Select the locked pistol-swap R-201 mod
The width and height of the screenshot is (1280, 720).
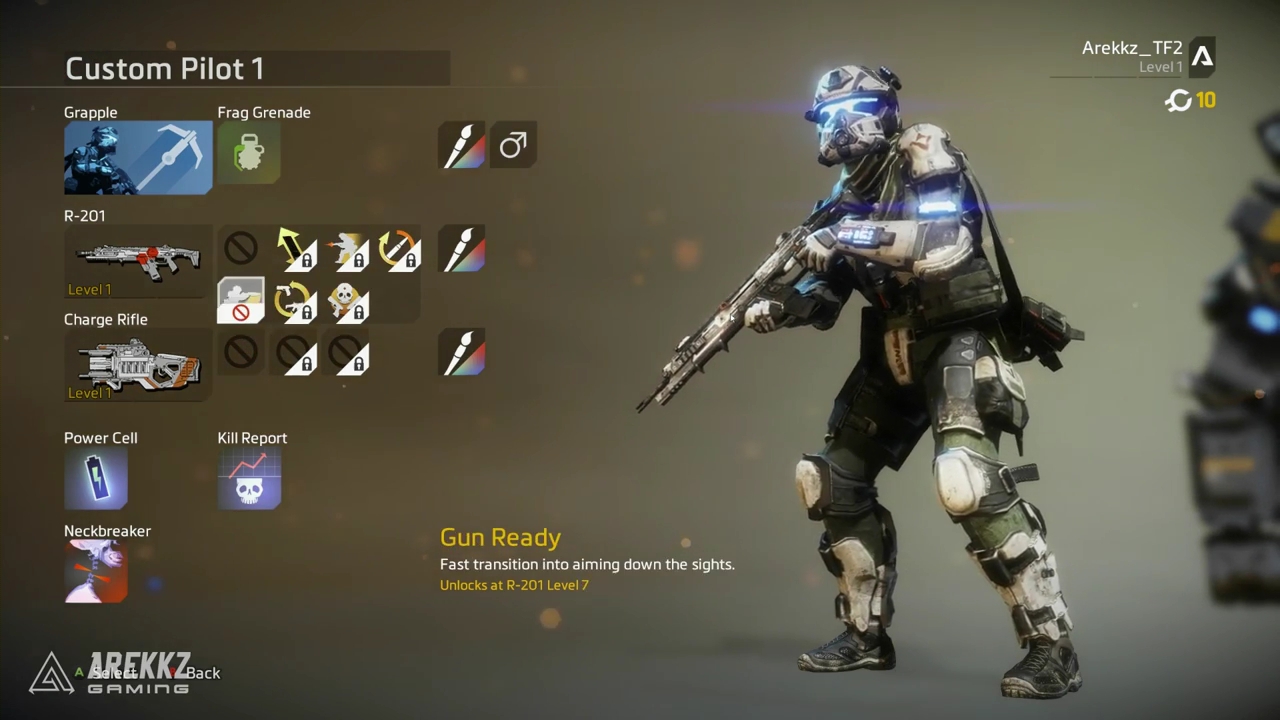293,301
